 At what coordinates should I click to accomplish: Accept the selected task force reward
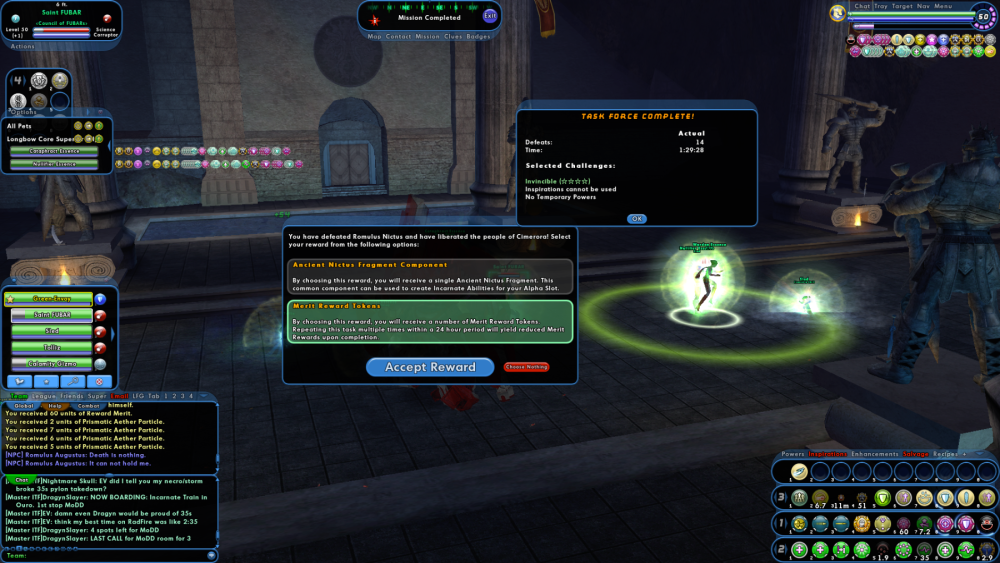pyautogui.click(x=430, y=367)
